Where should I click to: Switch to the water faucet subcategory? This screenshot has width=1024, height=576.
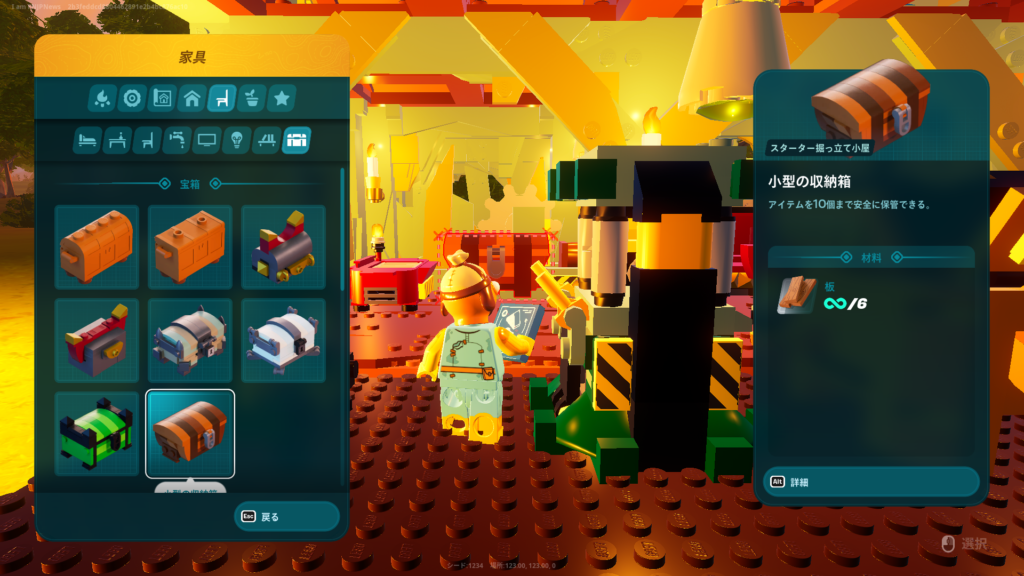177,140
